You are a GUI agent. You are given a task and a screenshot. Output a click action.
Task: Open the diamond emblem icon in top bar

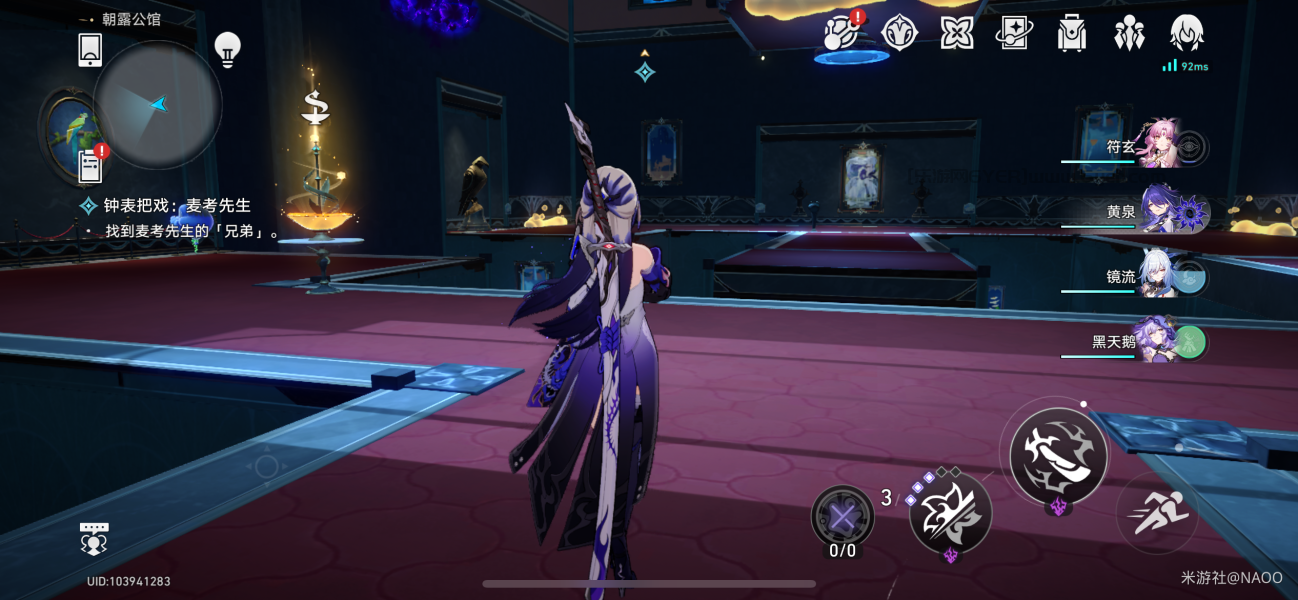pyautogui.click(x=900, y=33)
